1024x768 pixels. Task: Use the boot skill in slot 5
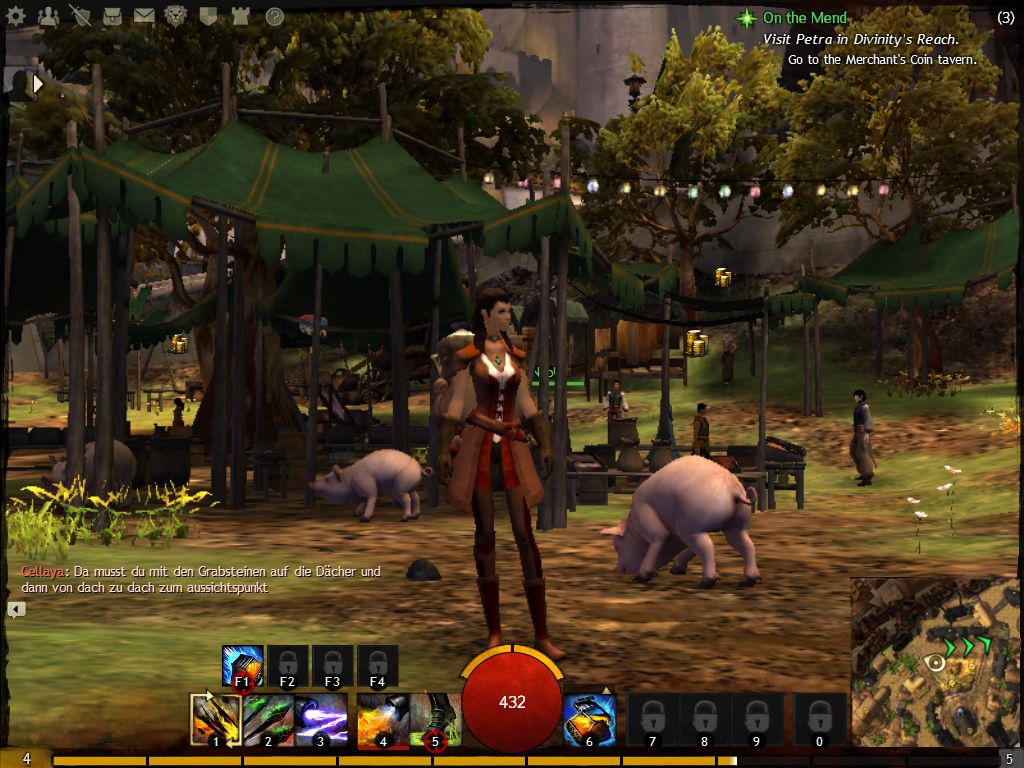click(x=435, y=720)
